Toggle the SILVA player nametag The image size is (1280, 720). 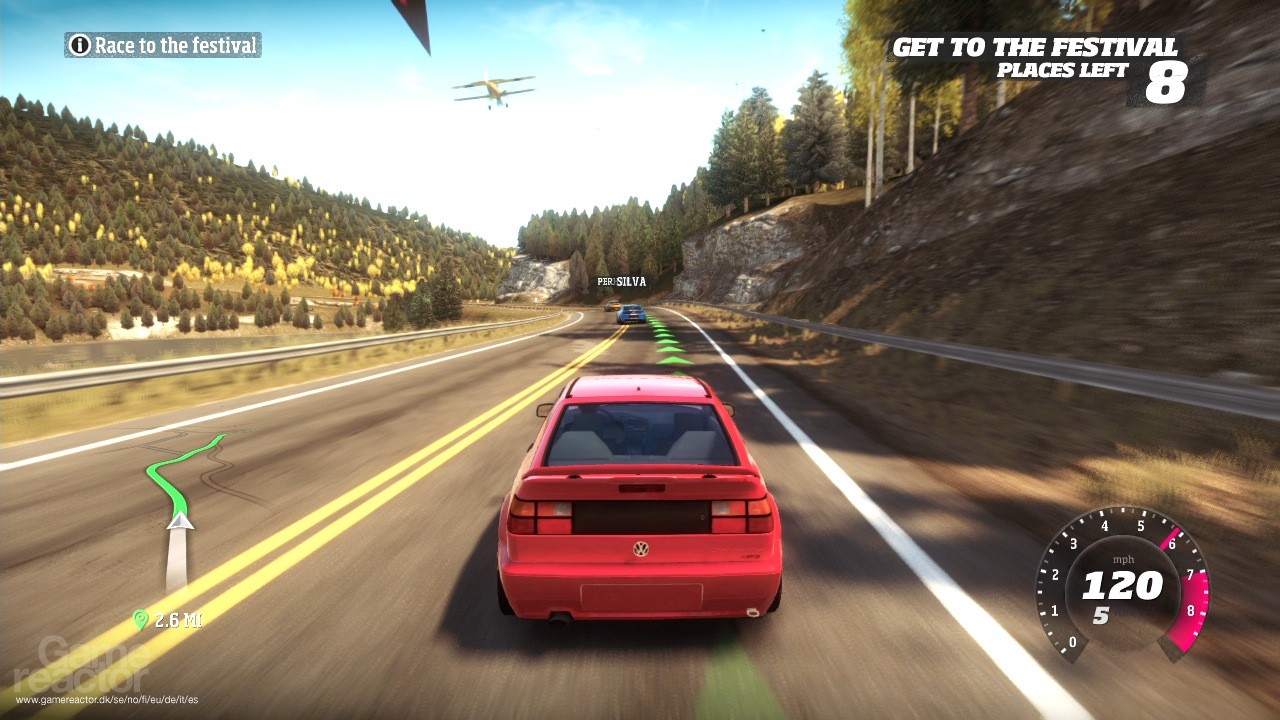(x=620, y=281)
